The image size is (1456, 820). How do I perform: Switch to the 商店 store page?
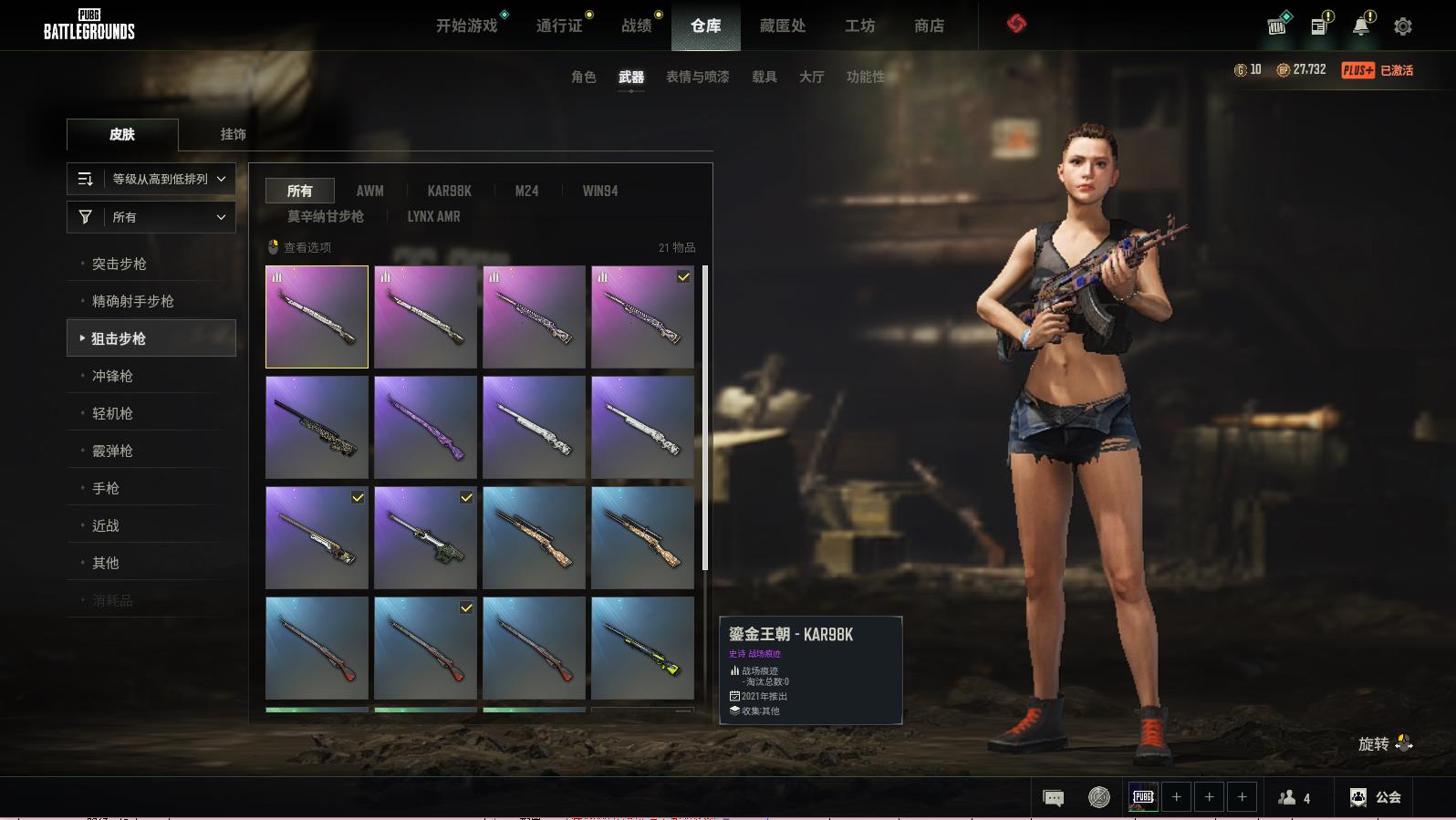coord(929,26)
